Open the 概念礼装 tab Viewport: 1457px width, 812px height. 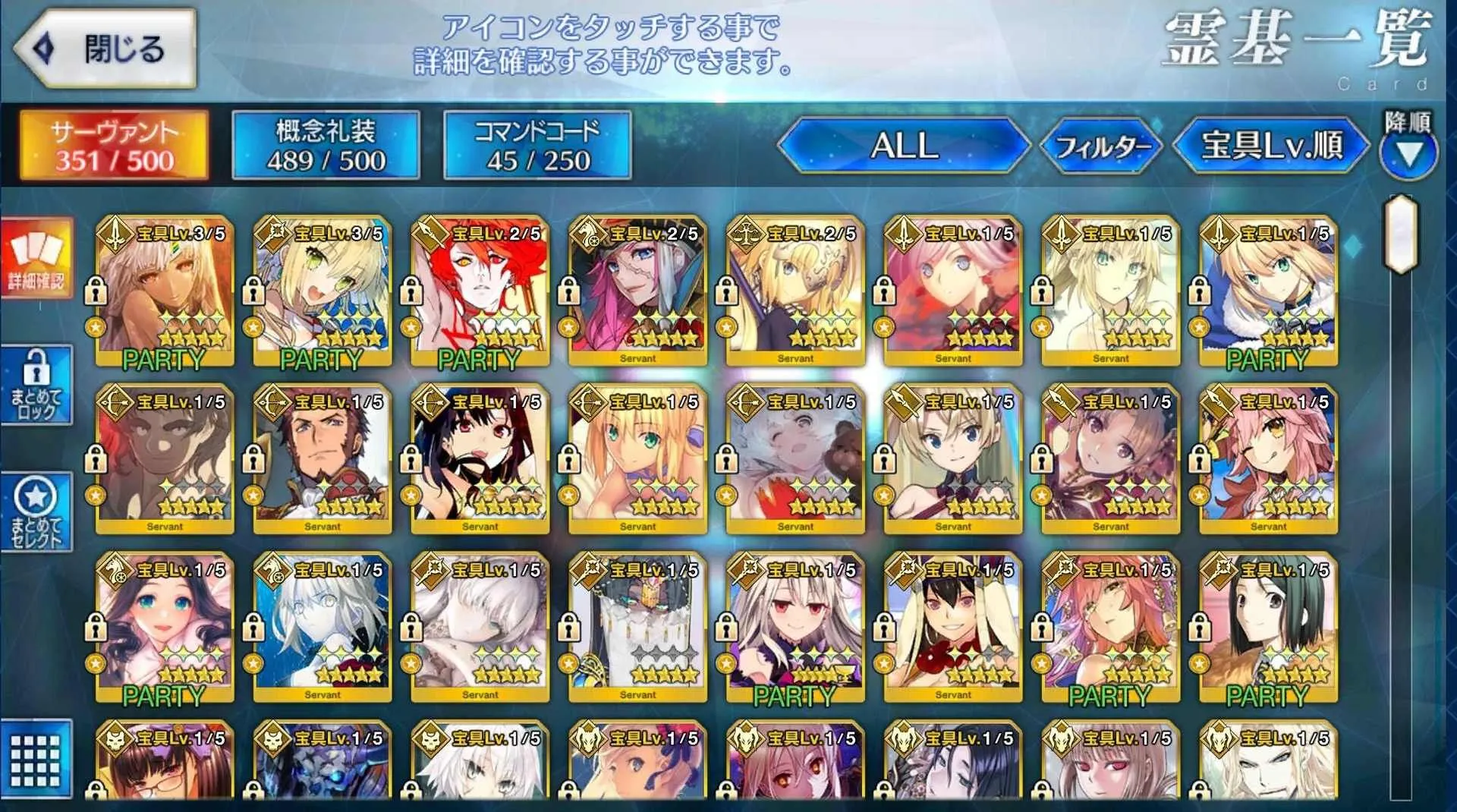pos(326,145)
